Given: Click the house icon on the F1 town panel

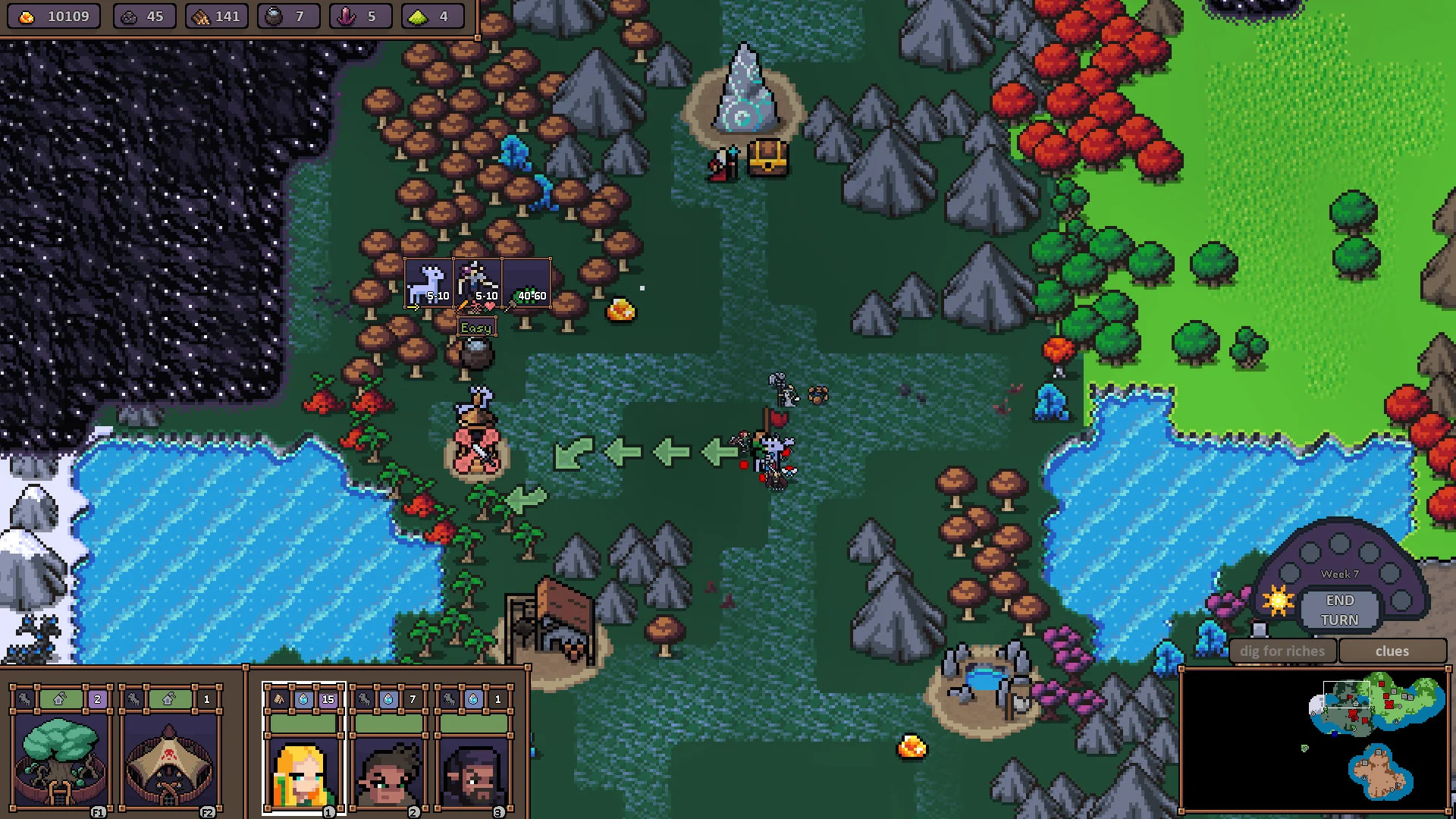Looking at the screenshot, I should click(x=59, y=700).
